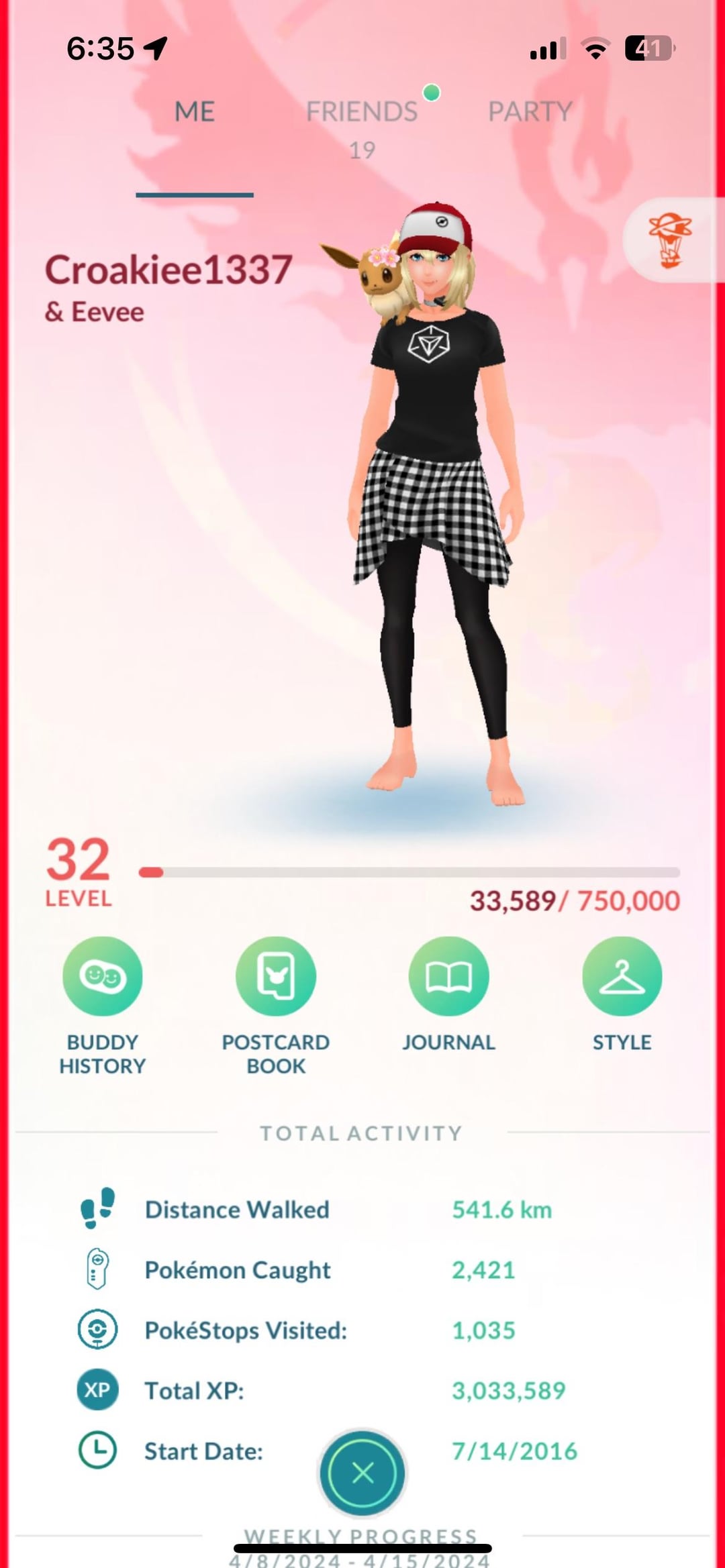Tap the Team Rocket balloon side icon
Image resolution: width=725 pixels, height=1568 pixels.
click(670, 240)
